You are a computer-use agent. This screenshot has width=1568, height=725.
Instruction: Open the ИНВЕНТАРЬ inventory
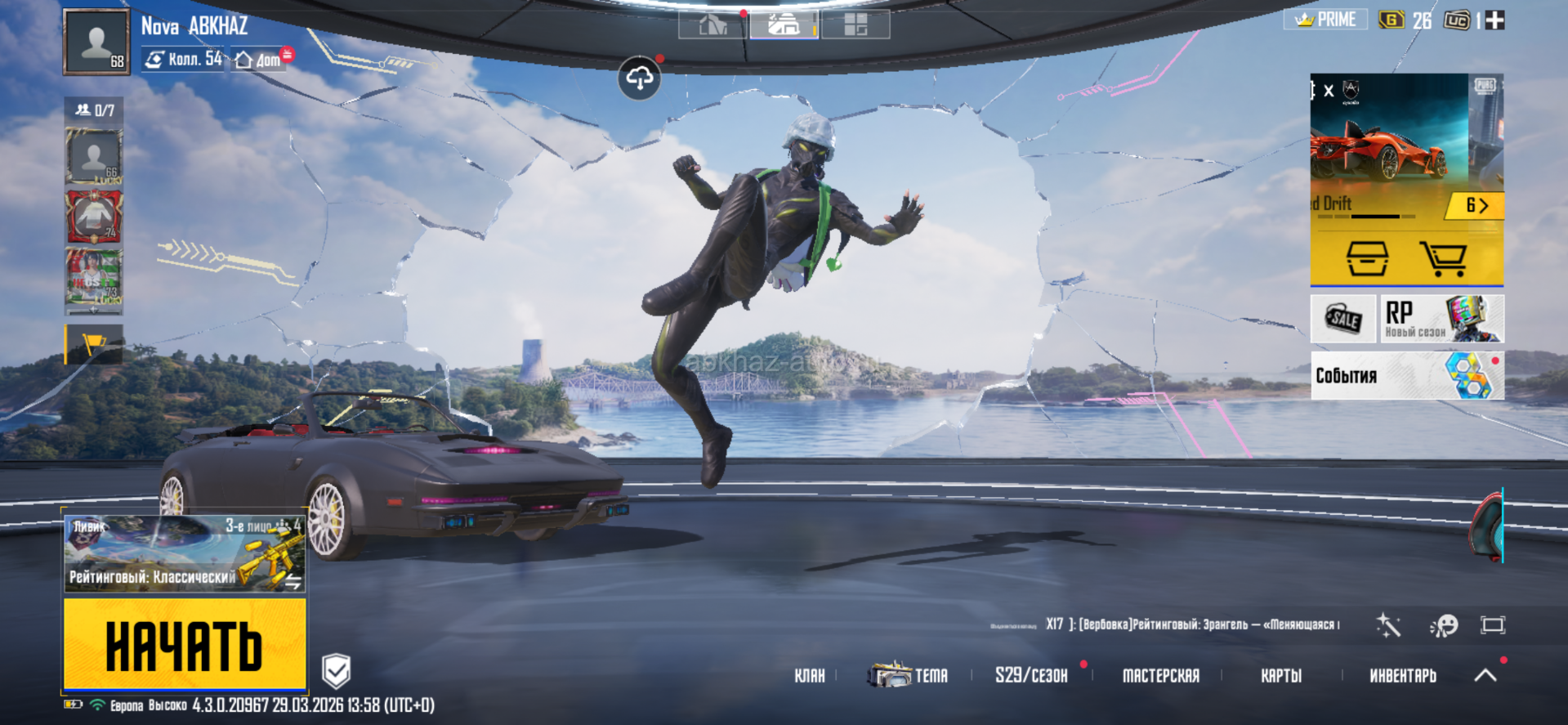tap(1402, 676)
